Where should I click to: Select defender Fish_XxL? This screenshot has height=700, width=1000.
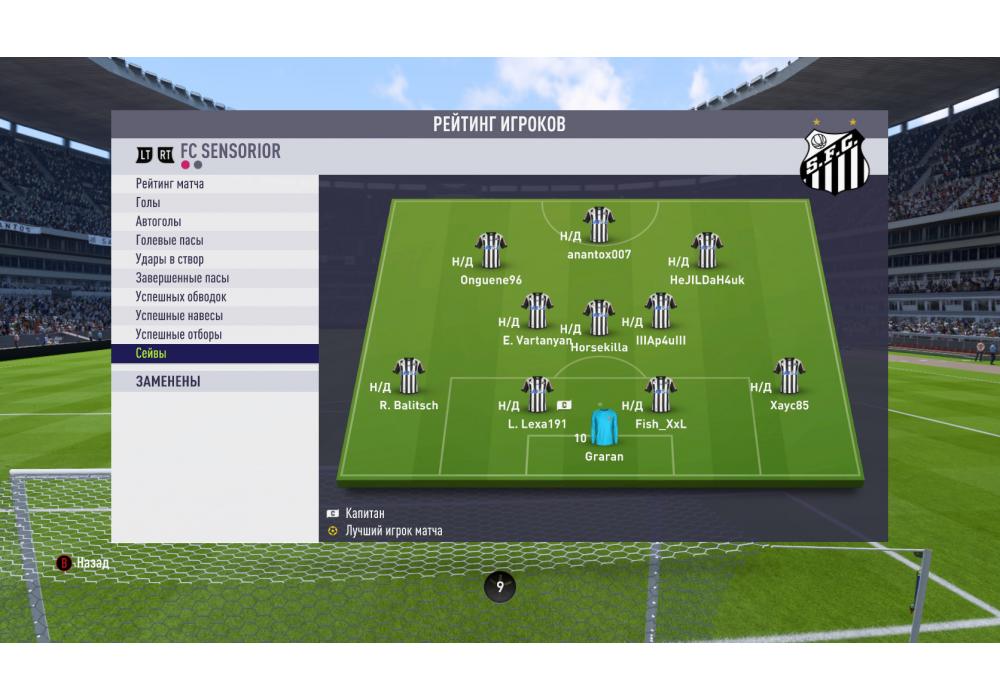click(x=661, y=394)
